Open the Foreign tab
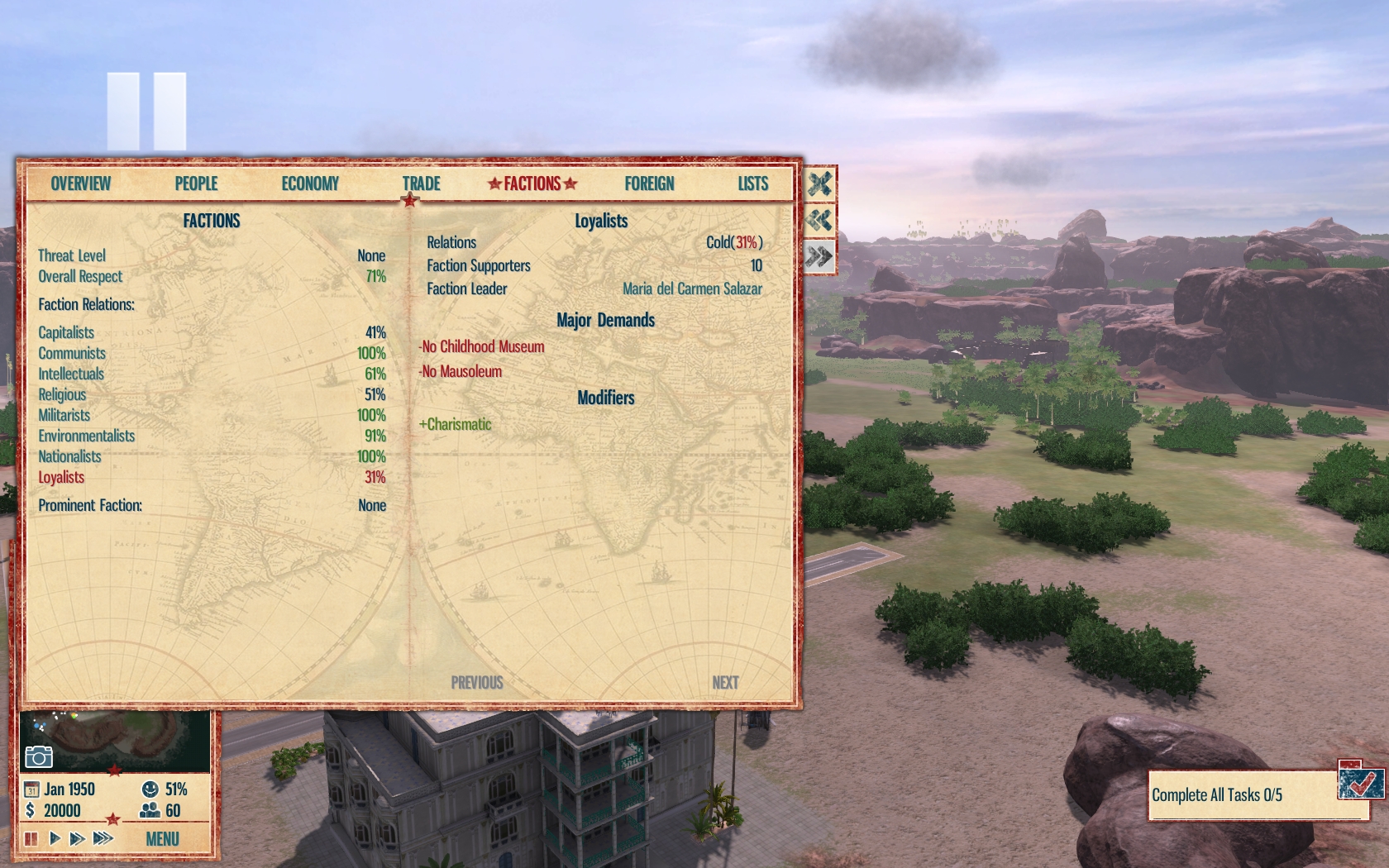The height and width of the screenshot is (868, 1389). 649,184
